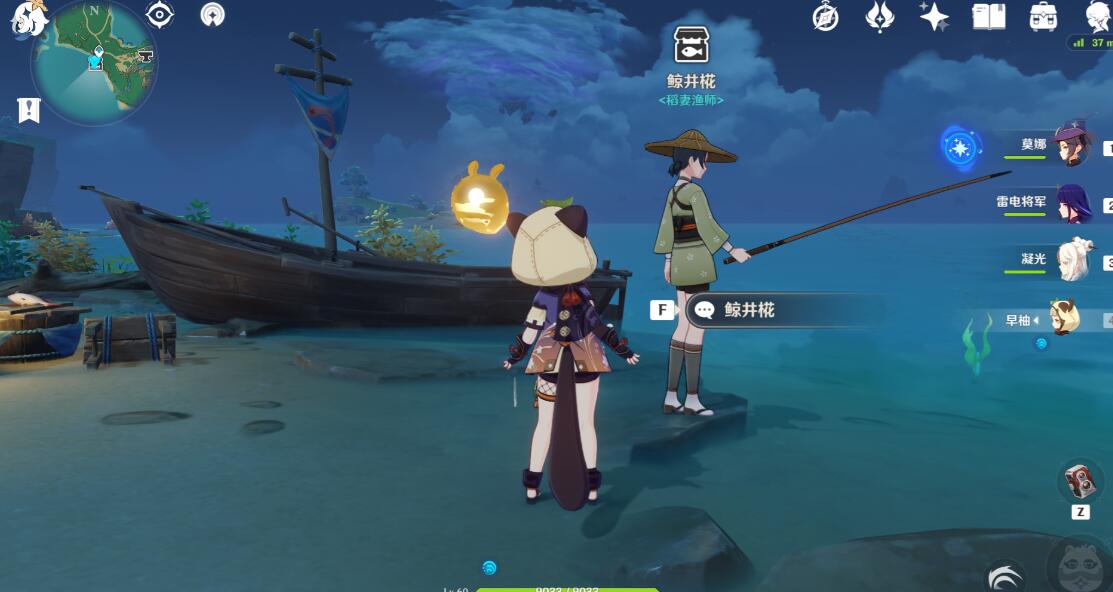Use the red camera gadget
This screenshot has height=592, width=1113.
(x=1080, y=482)
